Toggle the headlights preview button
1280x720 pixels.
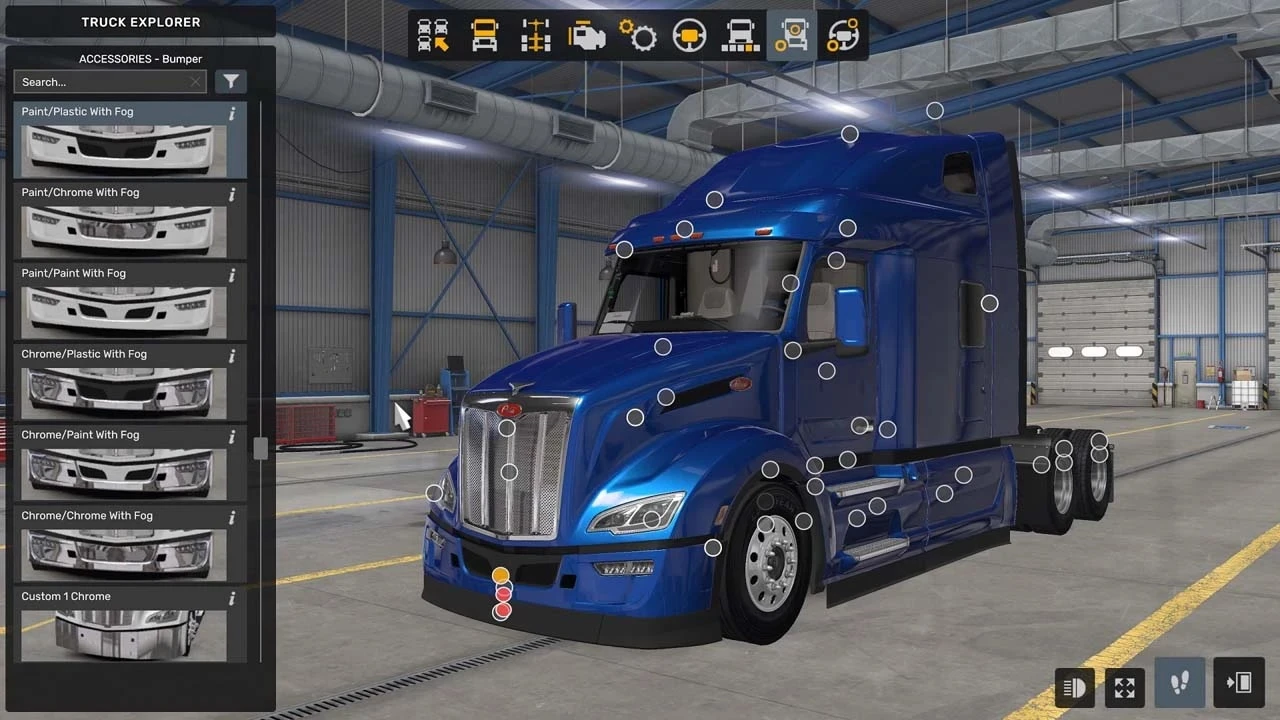coord(1074,687)
